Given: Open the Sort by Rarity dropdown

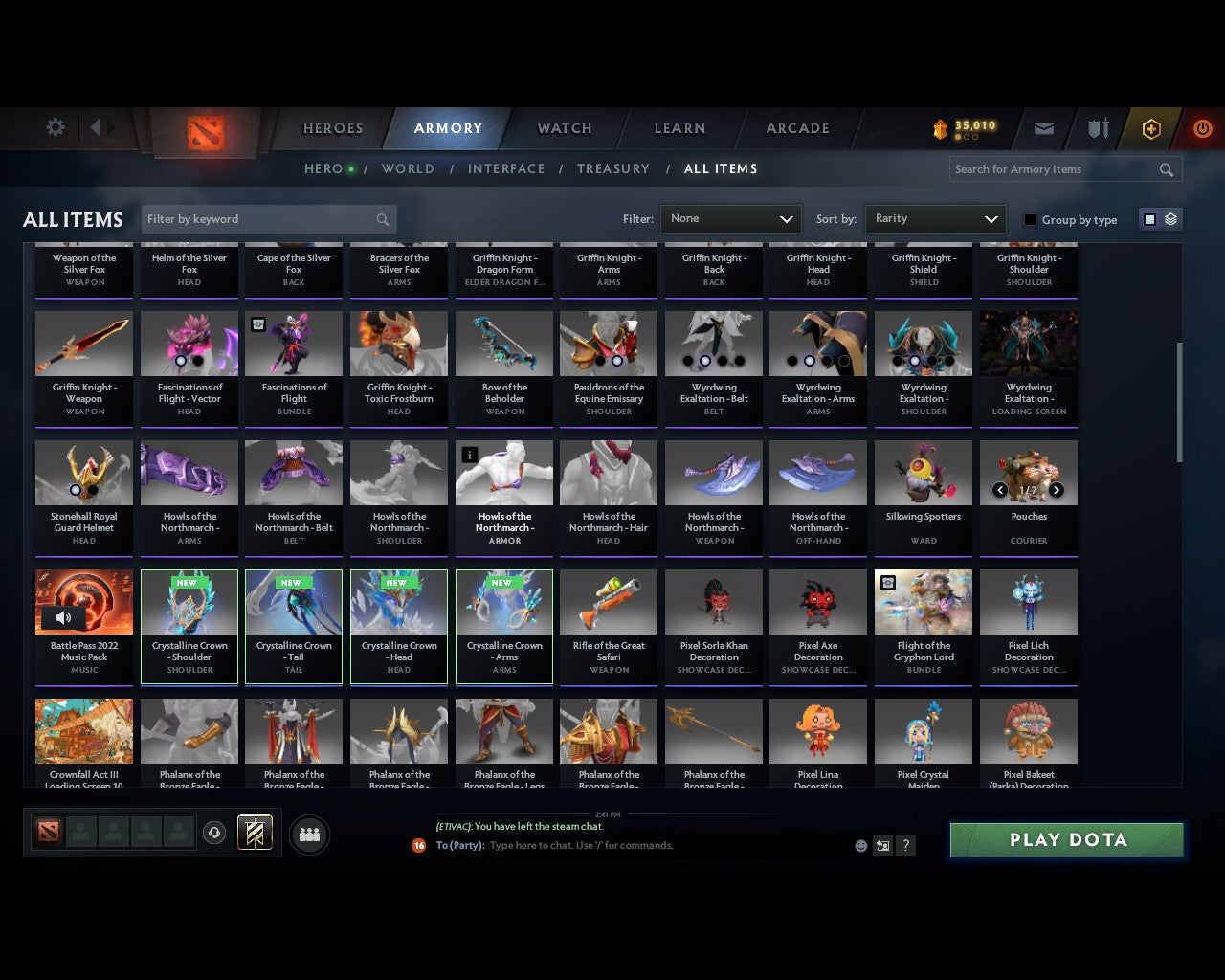Looking at the screenshot, I should pos(935,218).
